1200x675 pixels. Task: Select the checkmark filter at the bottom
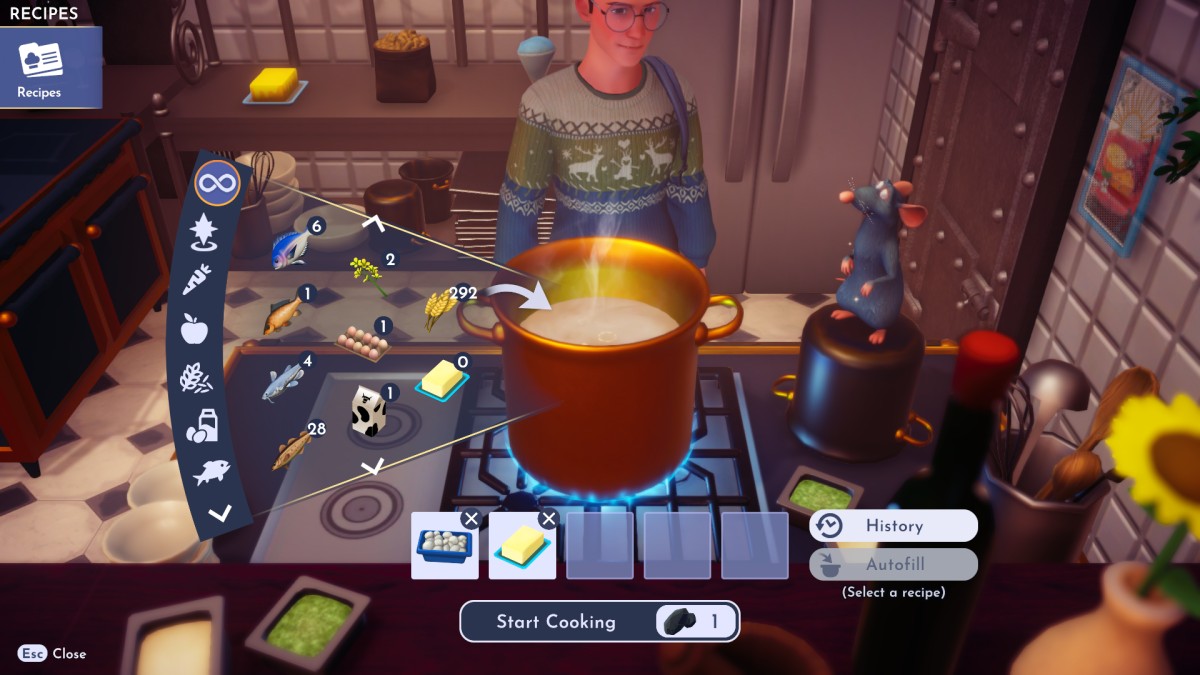(220, 514)
